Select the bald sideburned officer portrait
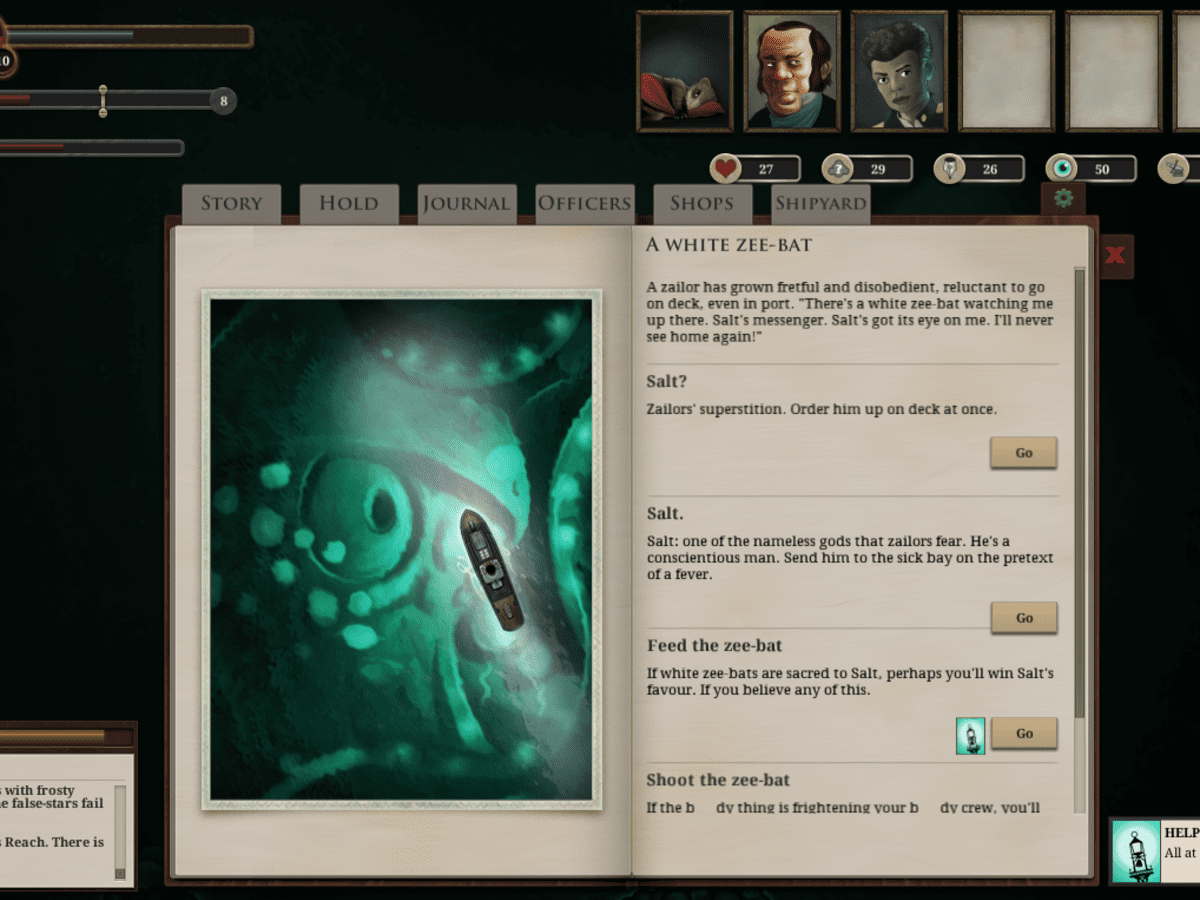 tap(791, 71)
